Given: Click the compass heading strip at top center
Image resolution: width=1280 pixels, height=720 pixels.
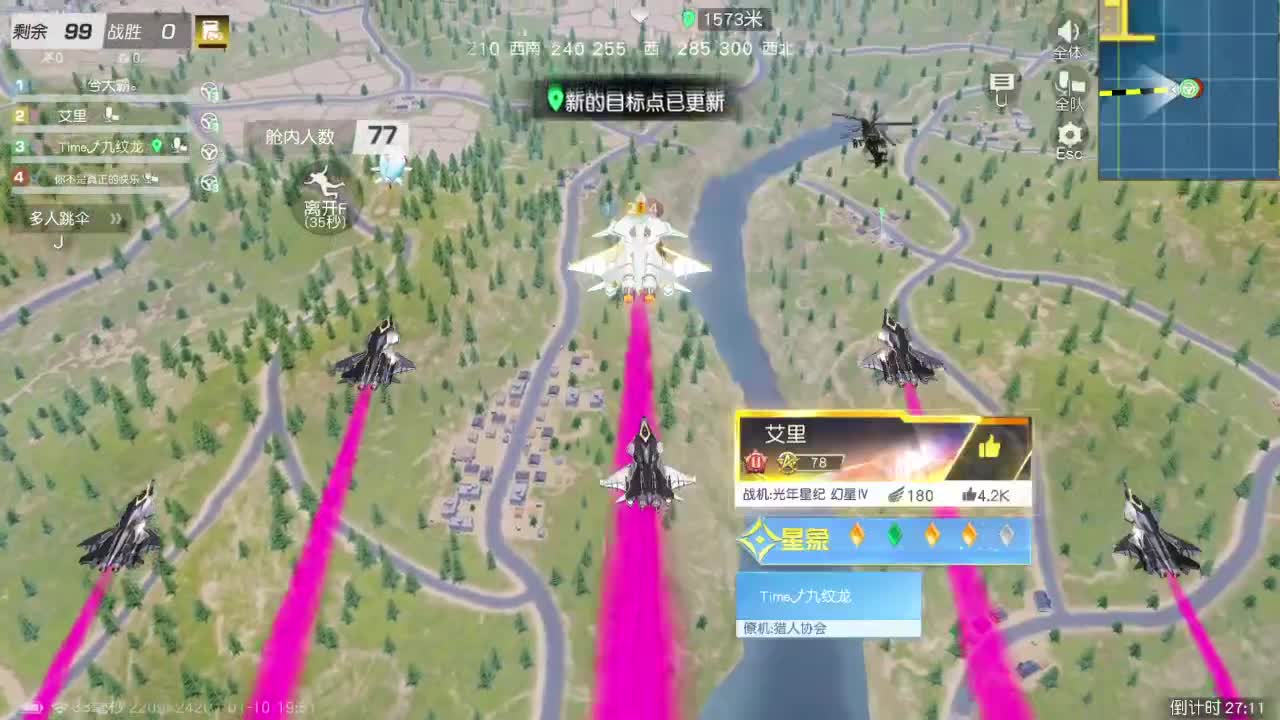Looking at the screenshot, I should (640, 48).
